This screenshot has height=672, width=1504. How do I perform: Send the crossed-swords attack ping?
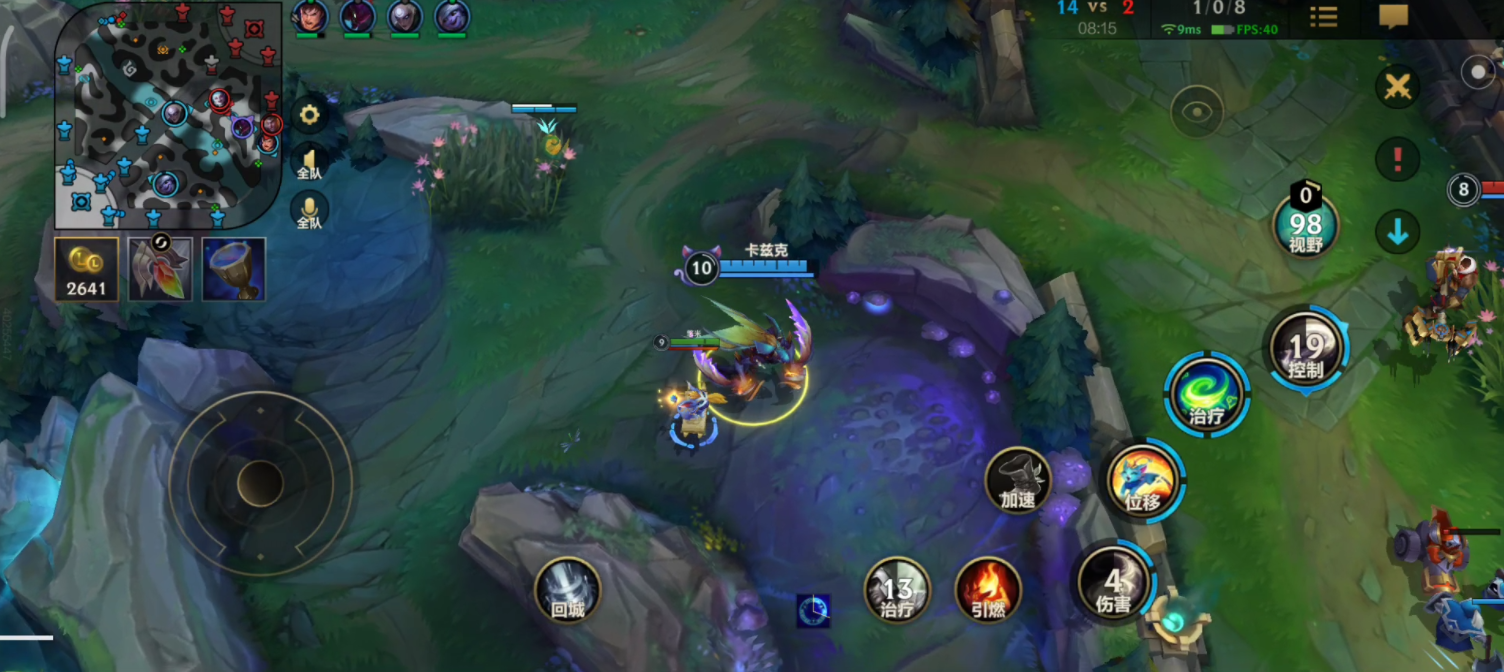(x=1397, y=87)
